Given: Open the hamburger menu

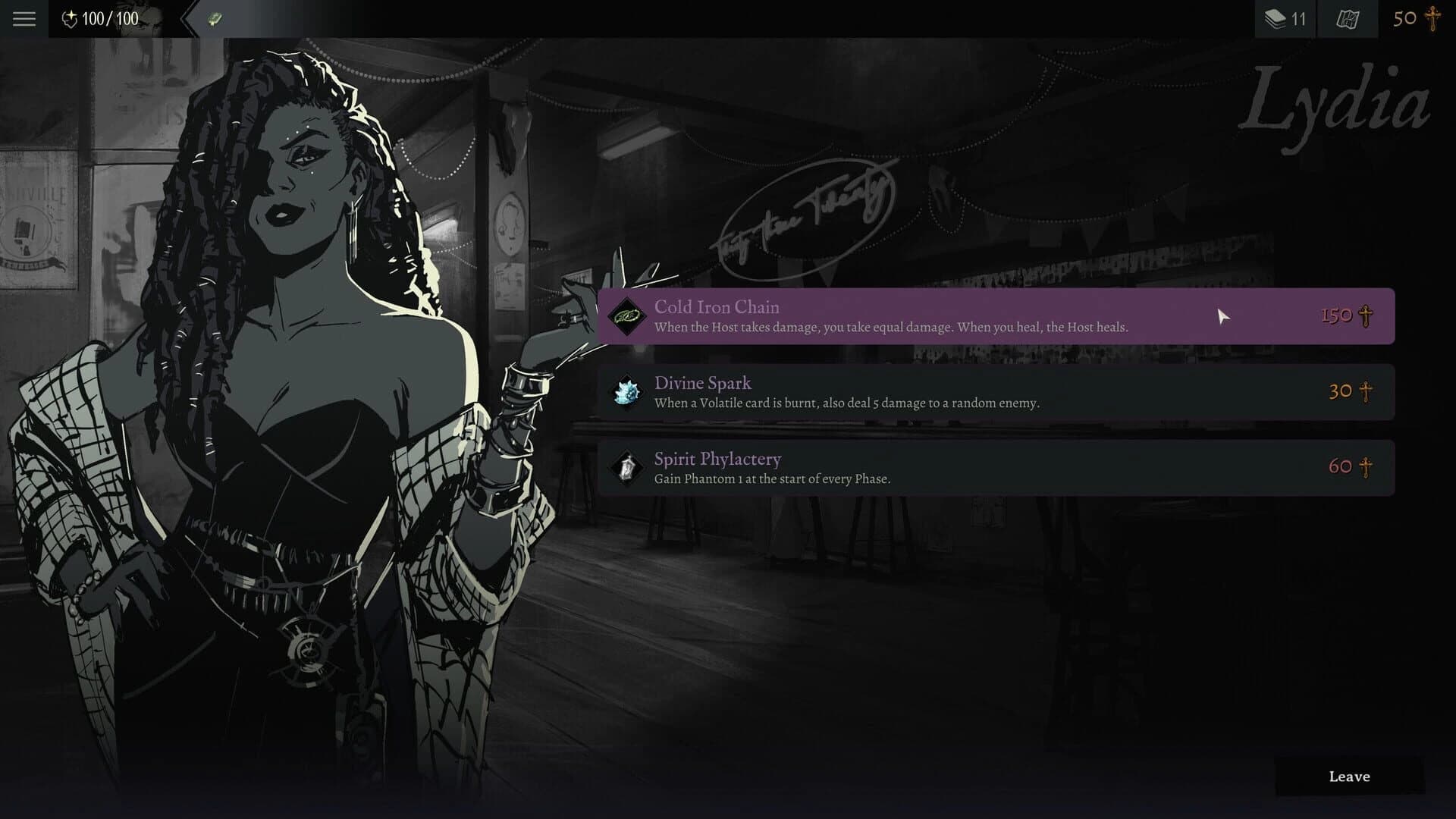Looking at the screenshot, I should coord(24,19).
